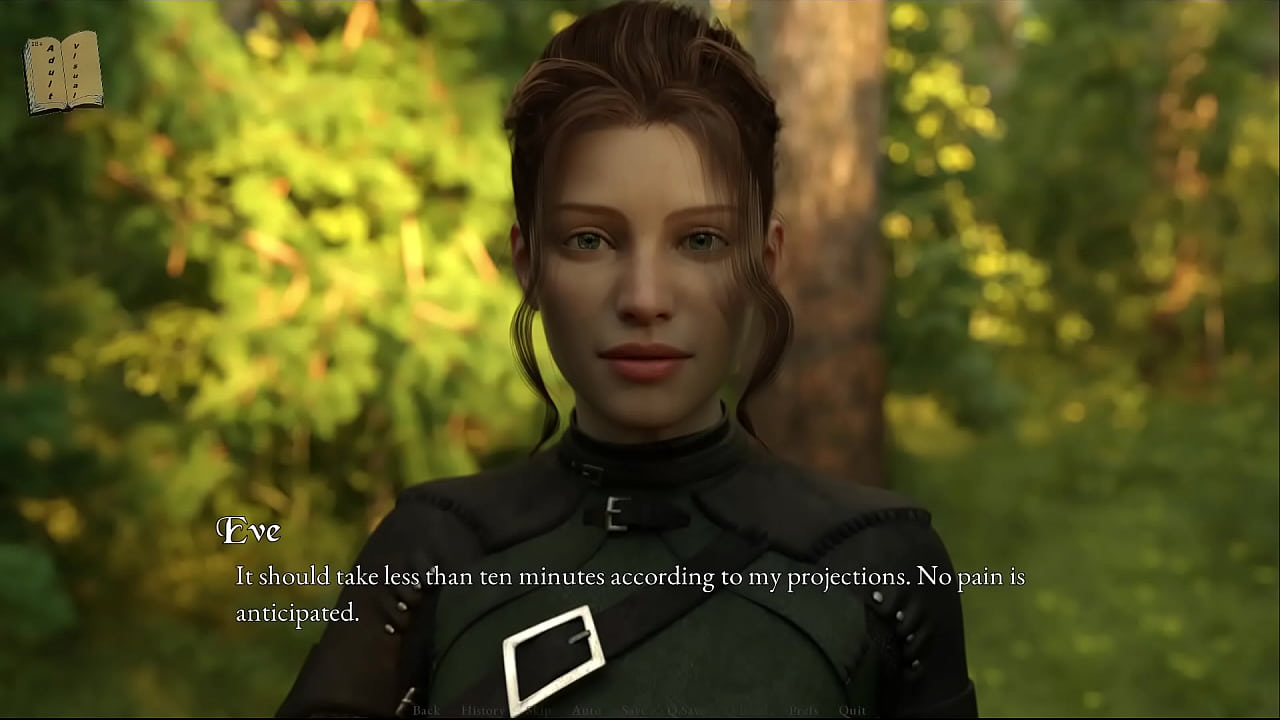
Task: Open the Save game screen
Action: [x=634, y=710]
